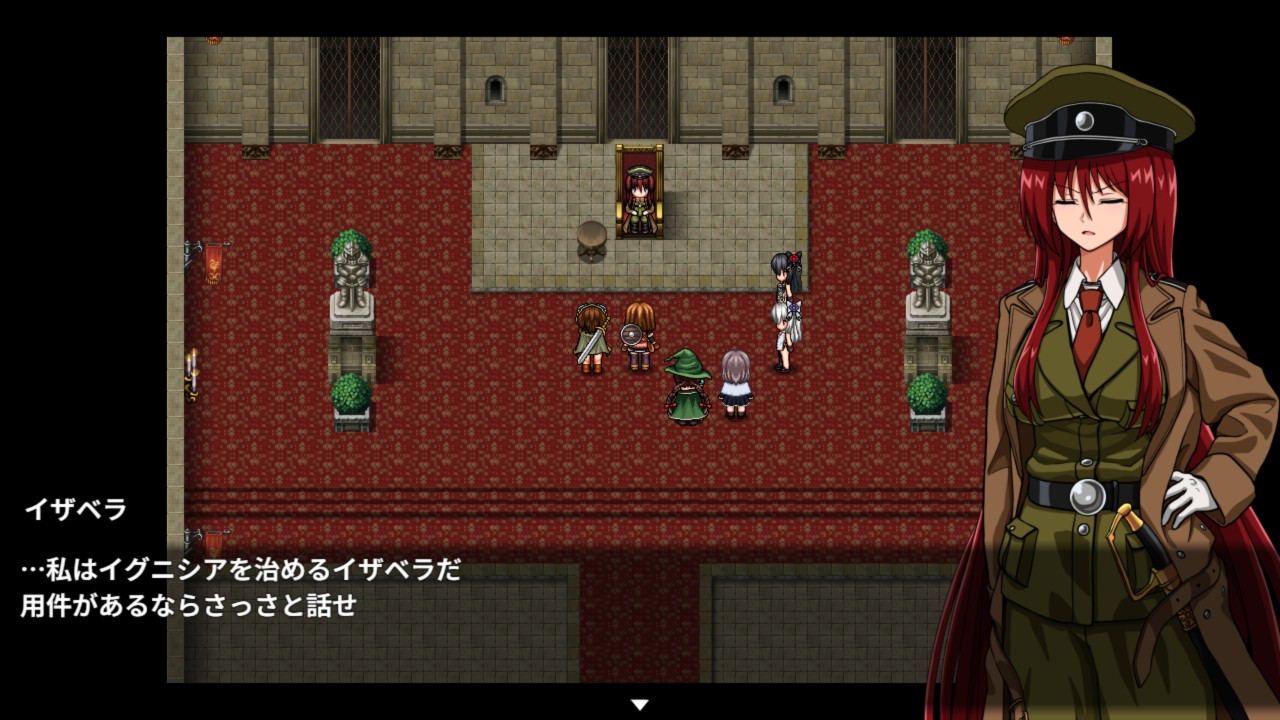The image size is (1280, 720).
Task: Advance dialogue with the white down arrow
Action: click(x=640, y=704)
